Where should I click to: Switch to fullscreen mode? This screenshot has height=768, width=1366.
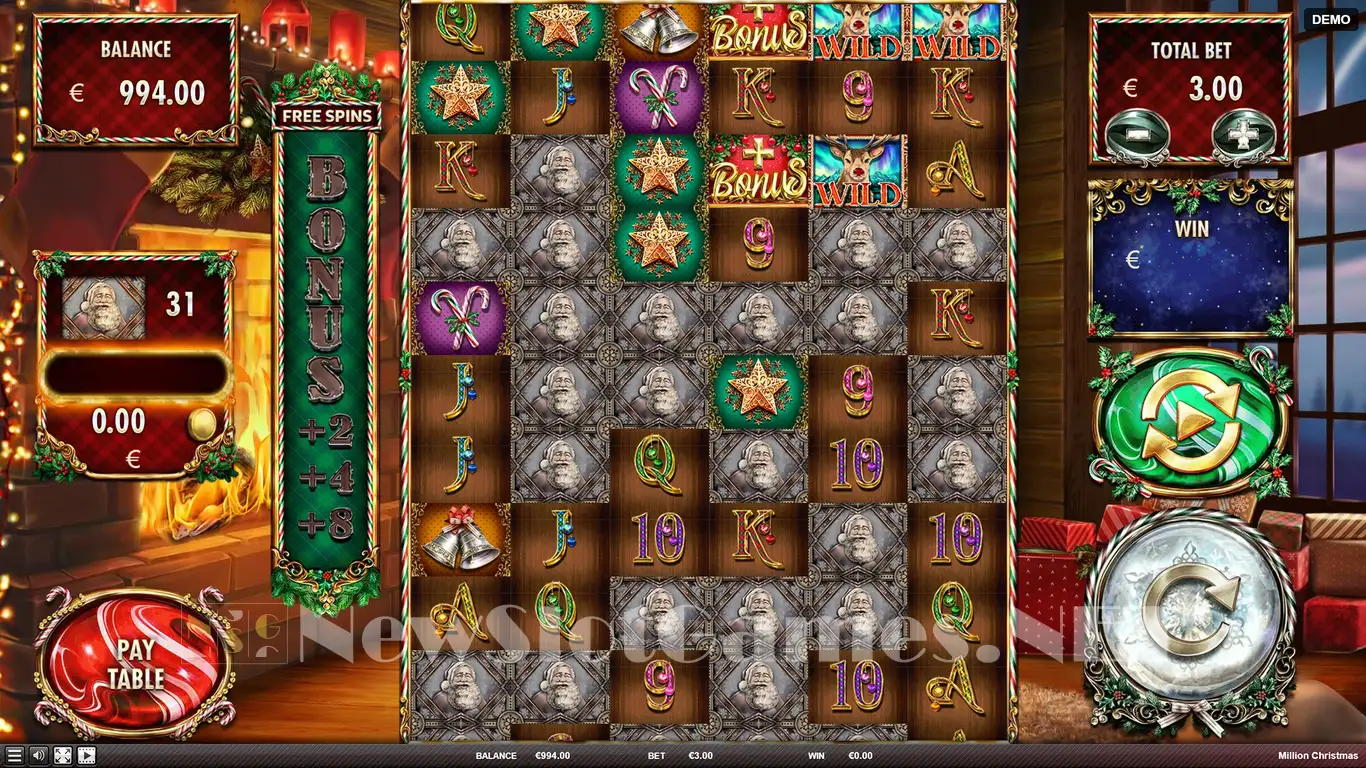62,756
